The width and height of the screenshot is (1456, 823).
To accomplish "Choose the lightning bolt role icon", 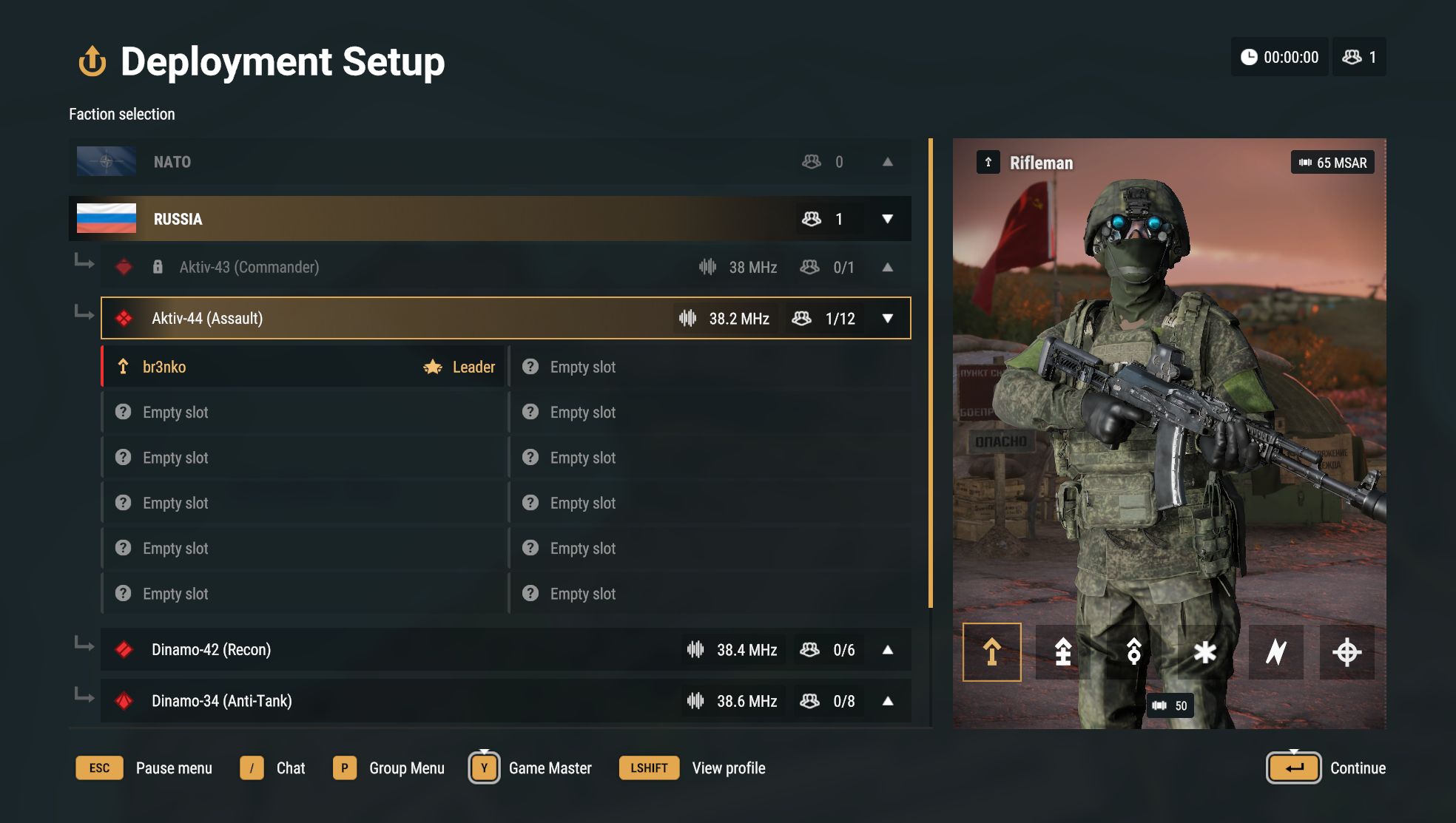I will pos(1275,652).
